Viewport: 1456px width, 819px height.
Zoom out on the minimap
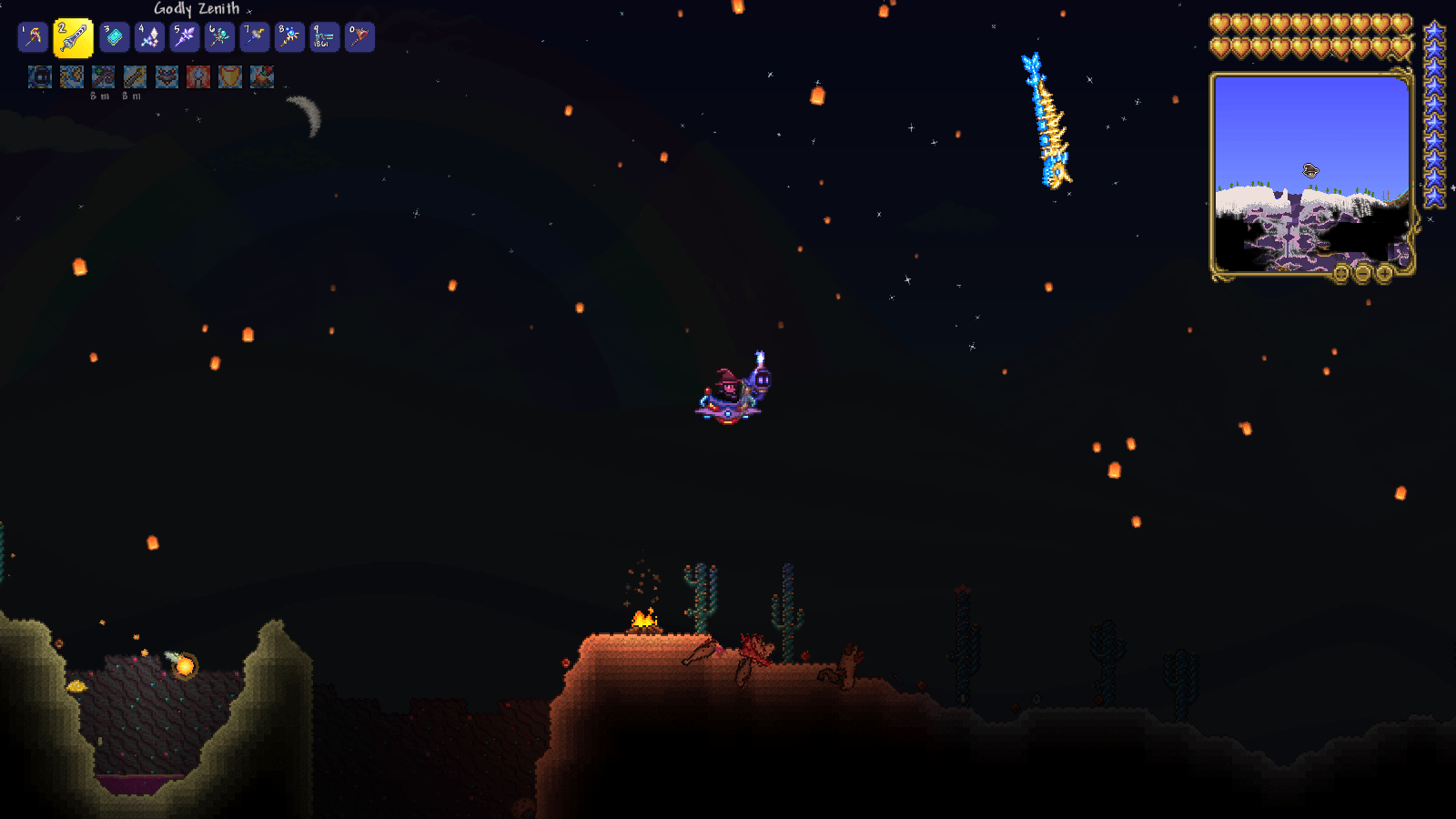point(1362,273)
